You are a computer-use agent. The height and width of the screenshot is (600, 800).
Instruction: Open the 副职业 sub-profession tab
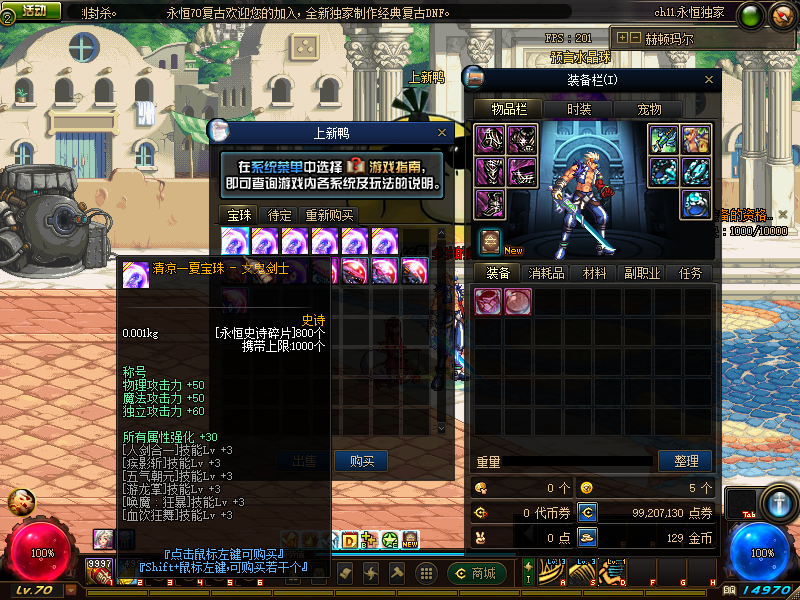tap(643, 273)
